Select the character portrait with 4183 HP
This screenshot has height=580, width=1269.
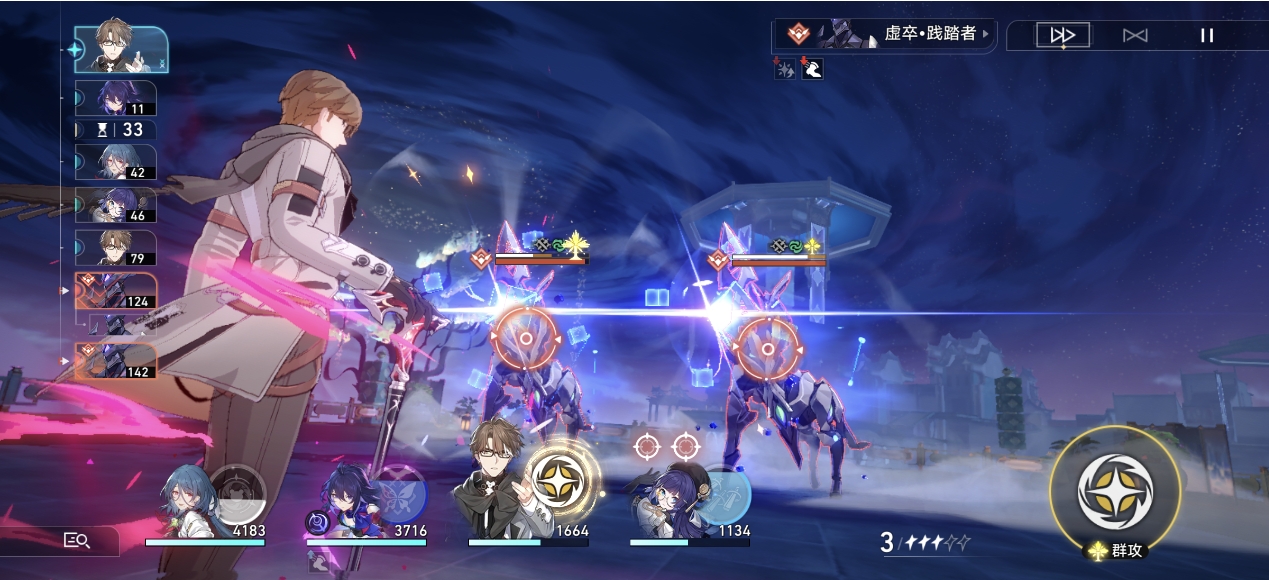tap(192, 501)
